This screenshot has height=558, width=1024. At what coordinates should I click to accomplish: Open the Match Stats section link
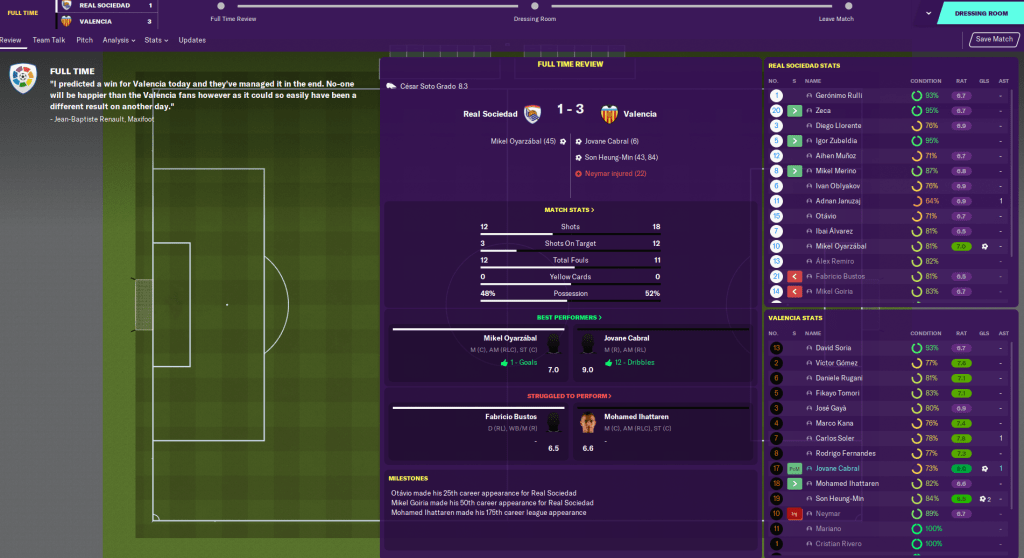(570, 210)
